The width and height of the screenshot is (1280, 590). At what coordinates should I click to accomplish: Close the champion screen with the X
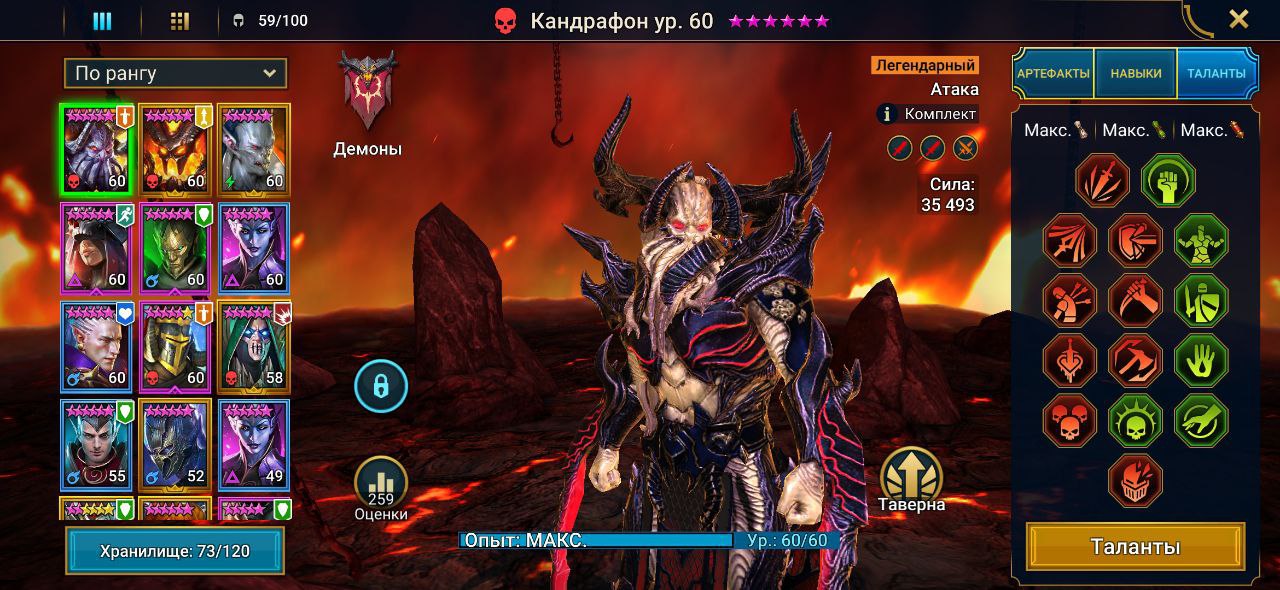(x=1238, y=19)
